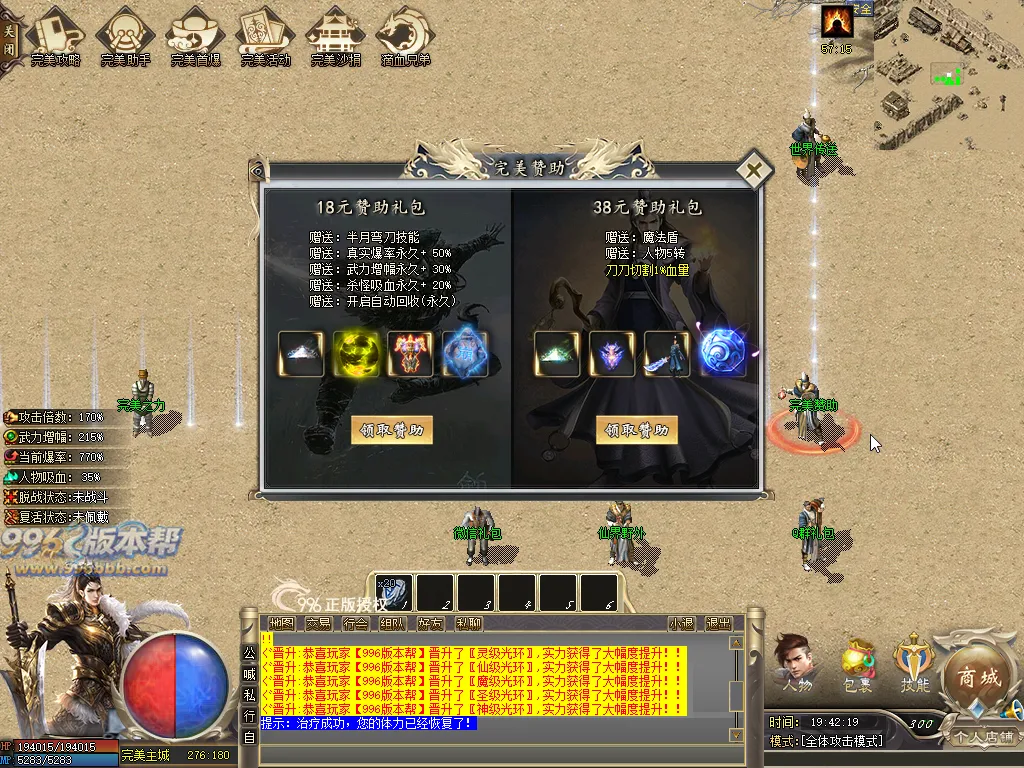
Task: Collapse the top menu with 关闭 tab
Action: [10, 37]
